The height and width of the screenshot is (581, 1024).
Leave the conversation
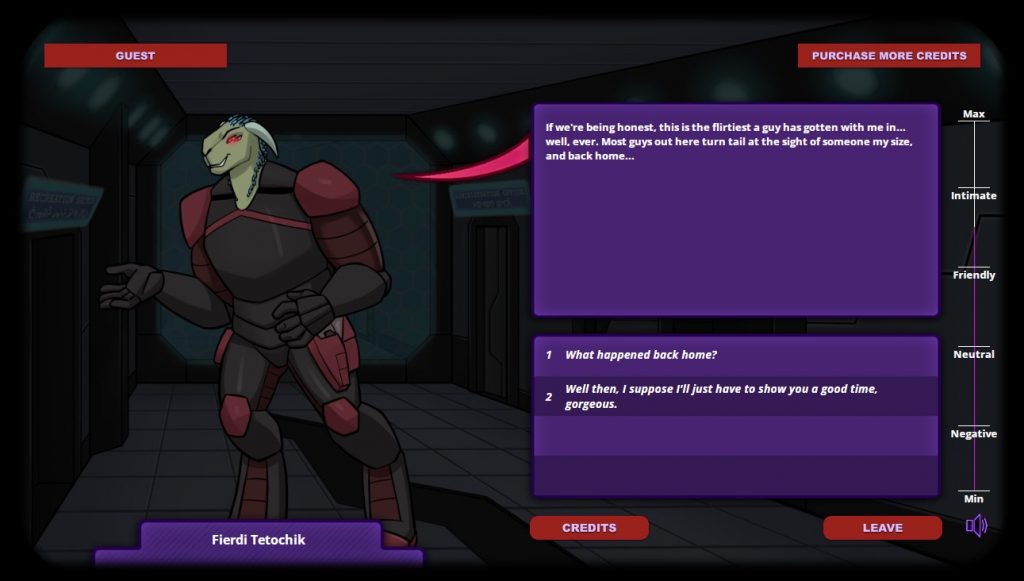[x=882, y=528]
